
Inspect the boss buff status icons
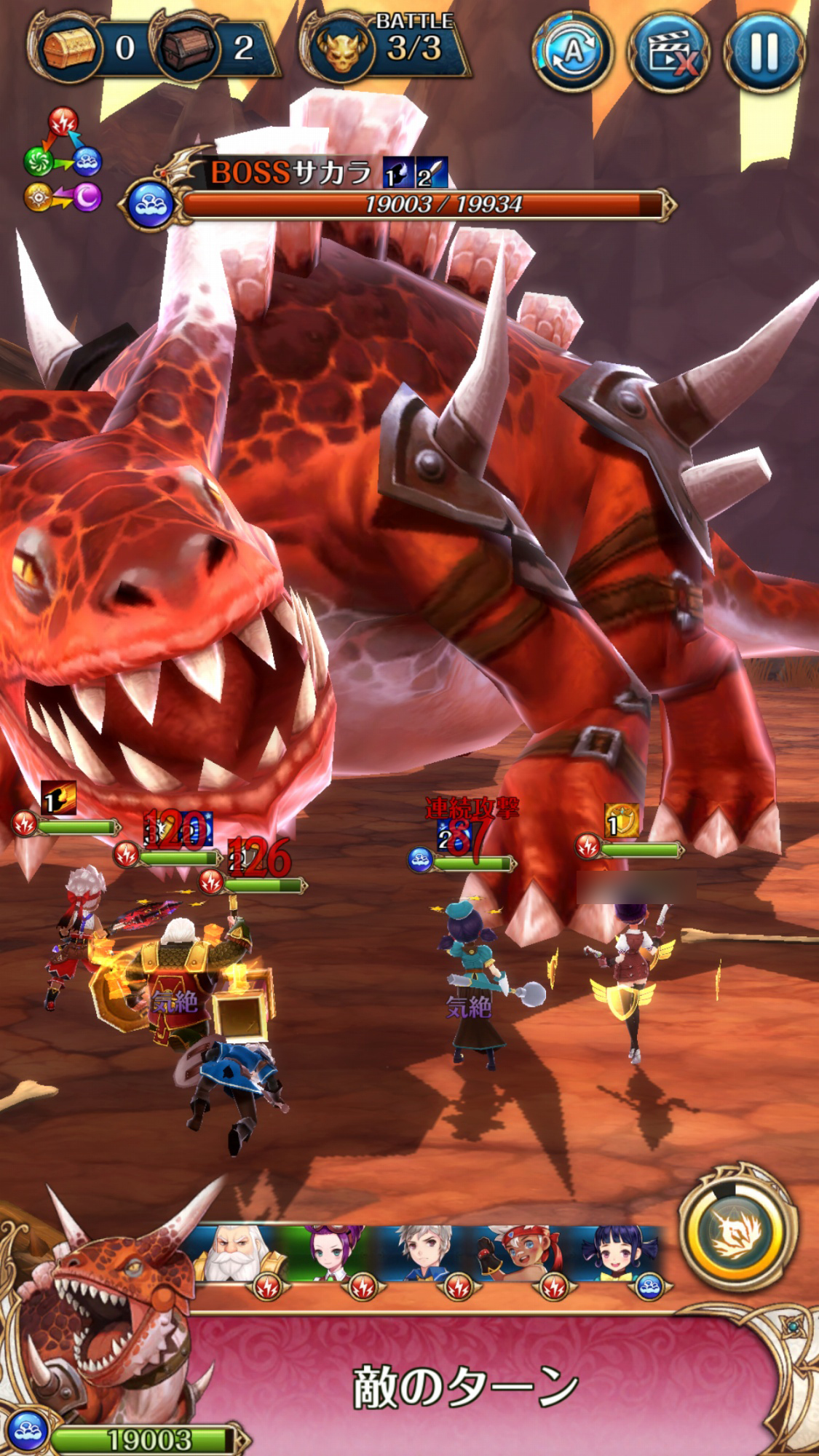pyautogui.click(x=416, y=173)
